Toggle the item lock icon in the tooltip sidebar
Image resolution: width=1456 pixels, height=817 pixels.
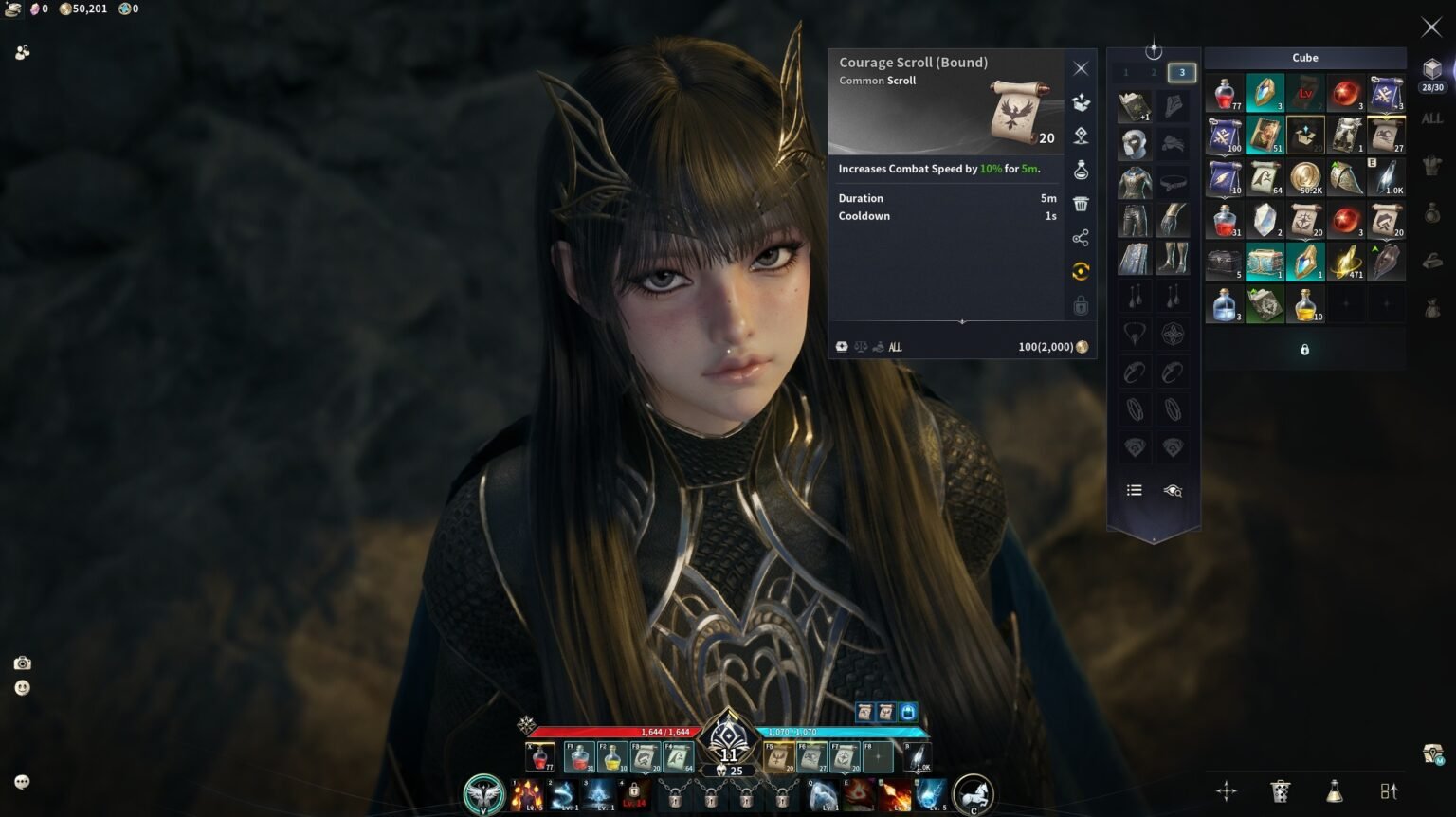pyautogui.click(x=1081, y=305)
